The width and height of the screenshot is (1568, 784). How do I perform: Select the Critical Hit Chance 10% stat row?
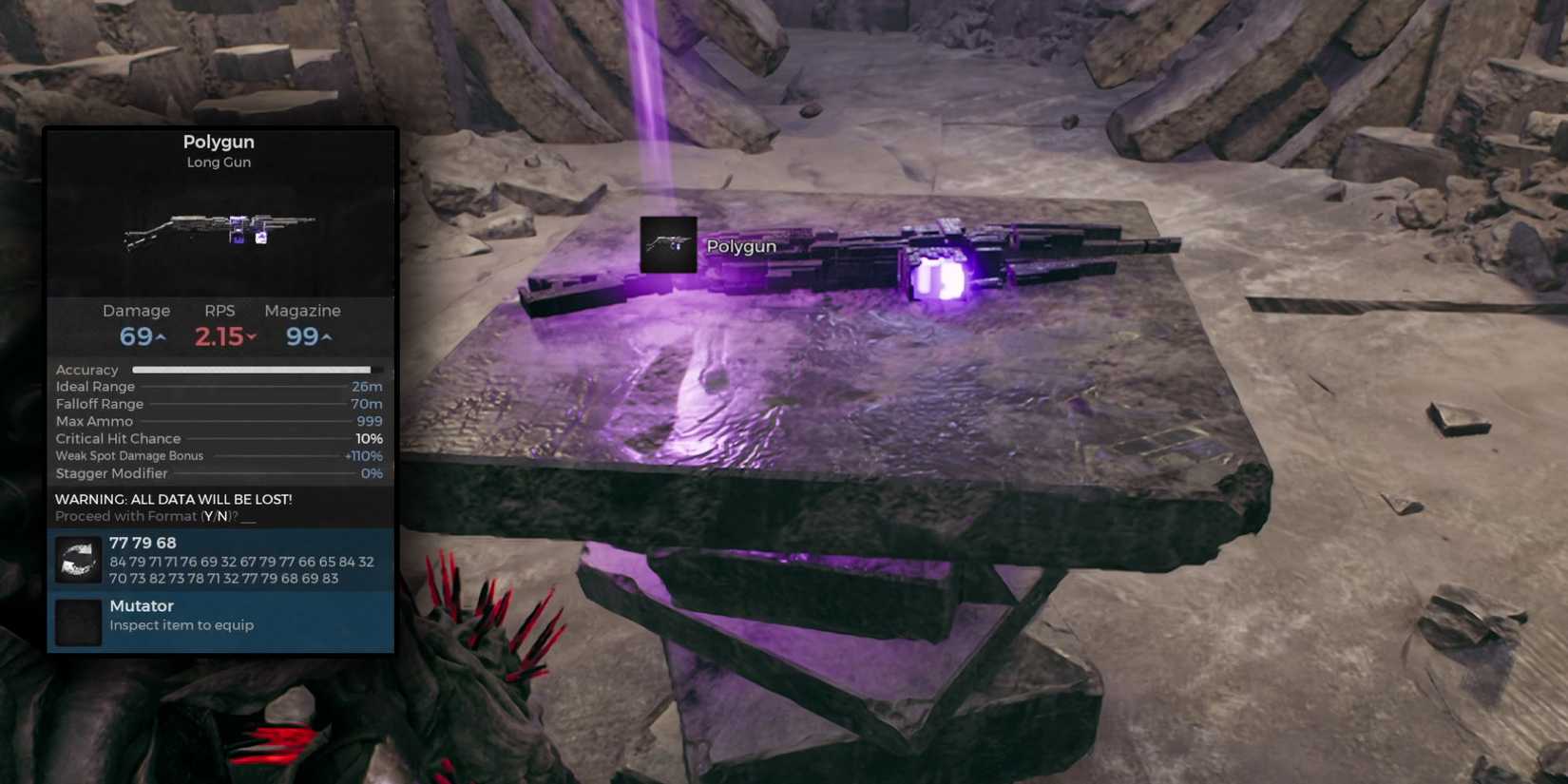pyautogui.click(x=219, y=438)
